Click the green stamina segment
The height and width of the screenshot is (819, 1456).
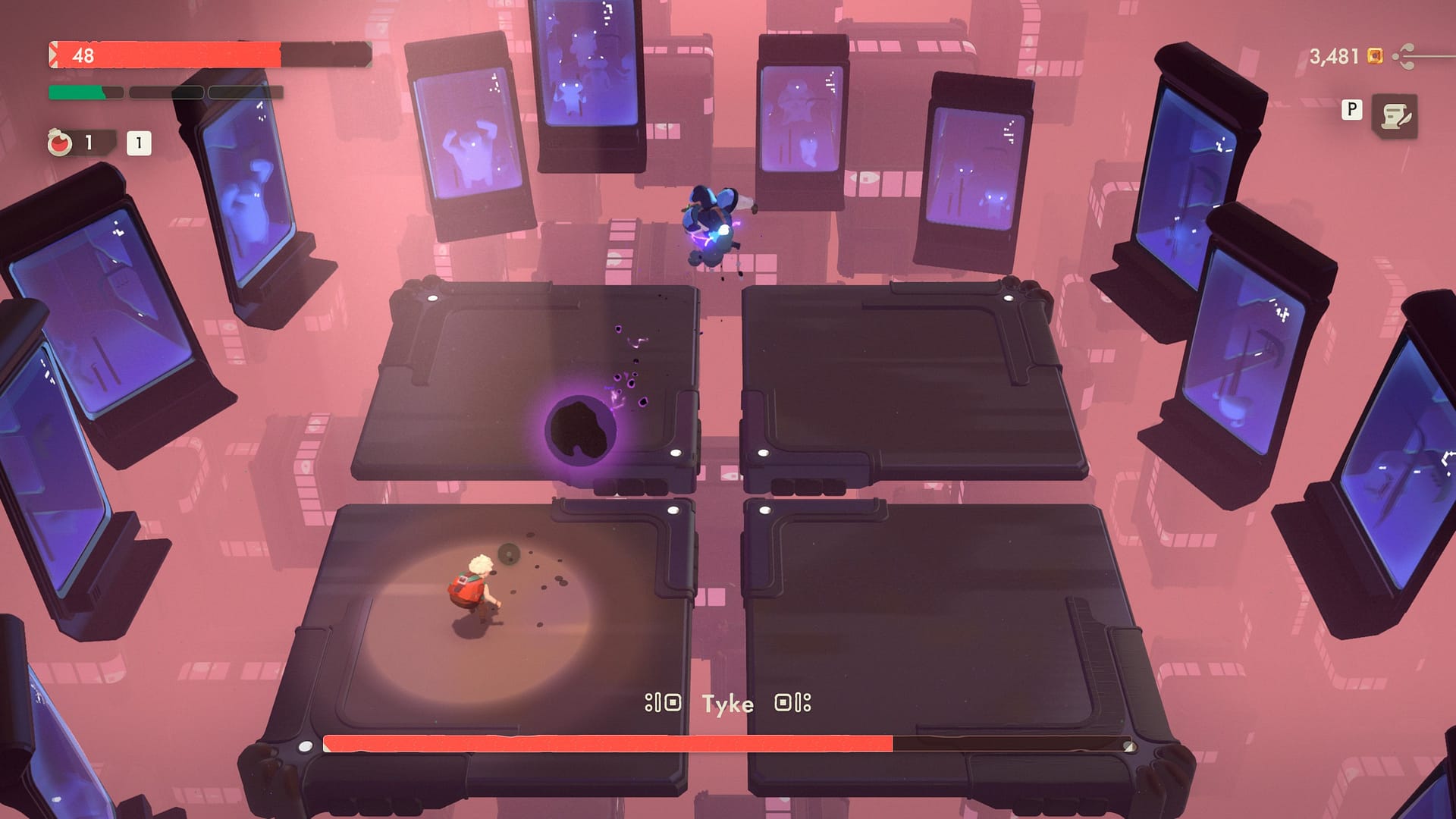[76, 92]
